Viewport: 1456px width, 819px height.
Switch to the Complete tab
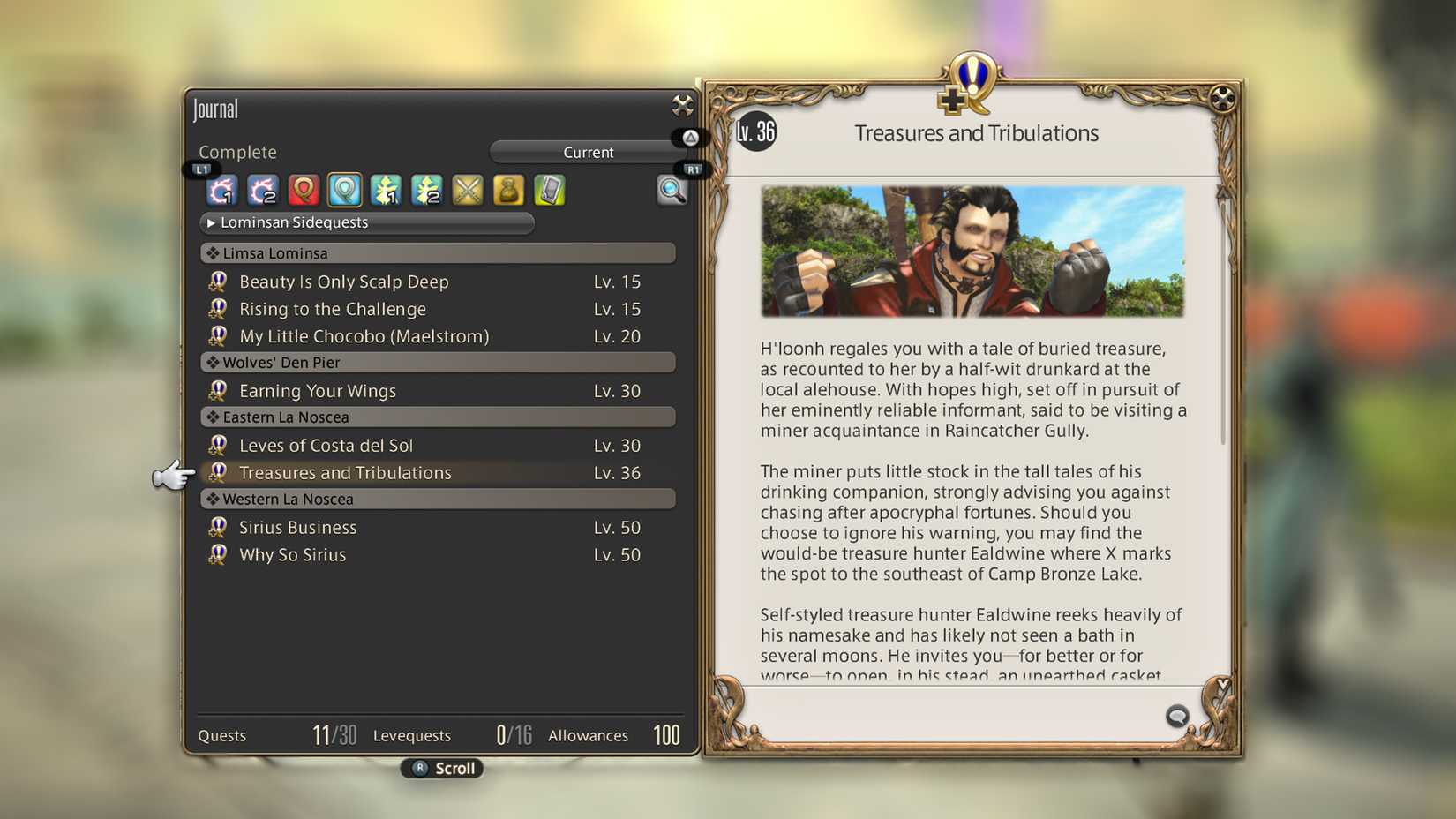(236, 152)
